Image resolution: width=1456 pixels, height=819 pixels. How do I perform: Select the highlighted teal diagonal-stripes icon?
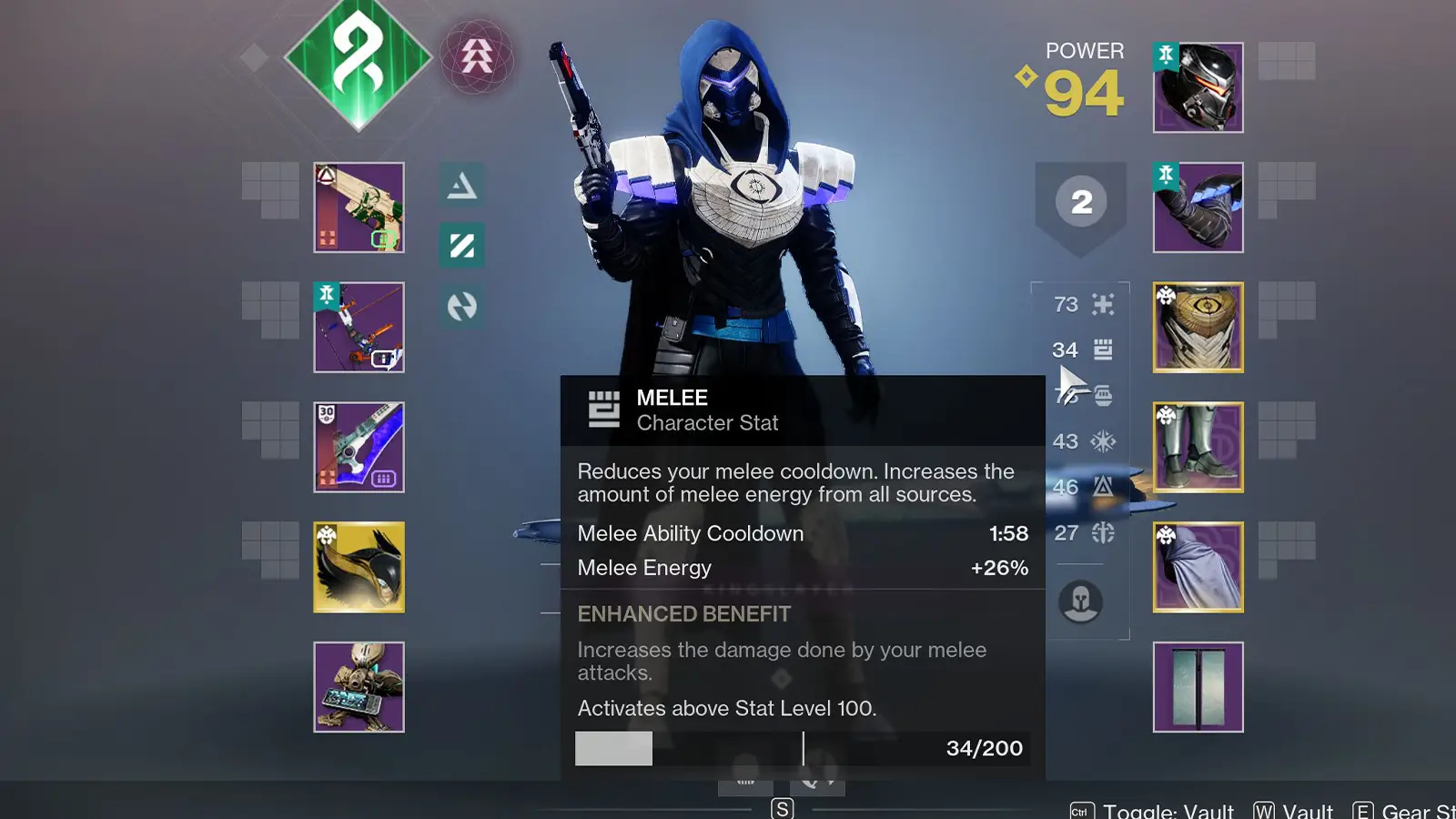[x=462, y=247]
